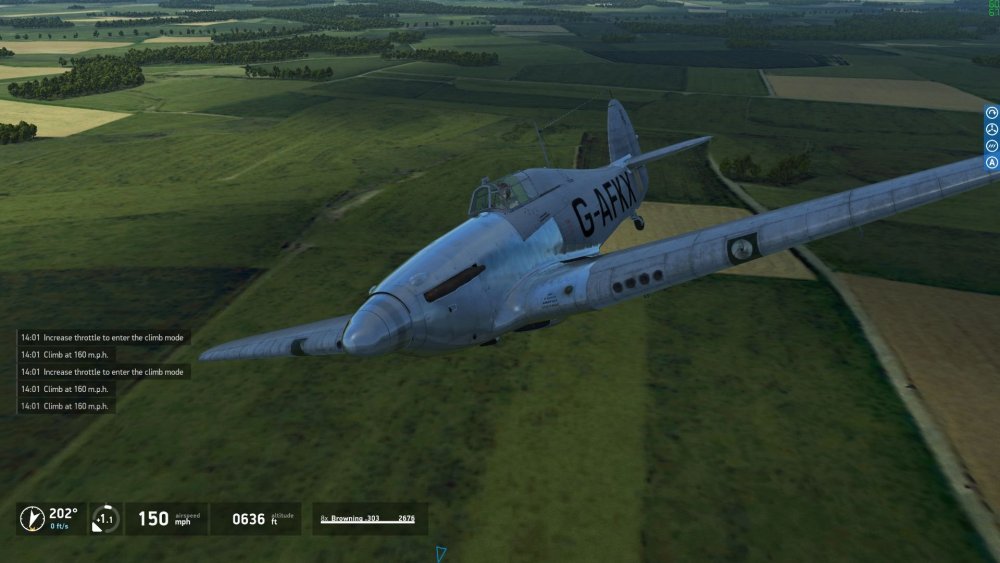Viewport: 1000px width, 563px height.
Task: Select the propeller indicator icon
Action: 992,129
